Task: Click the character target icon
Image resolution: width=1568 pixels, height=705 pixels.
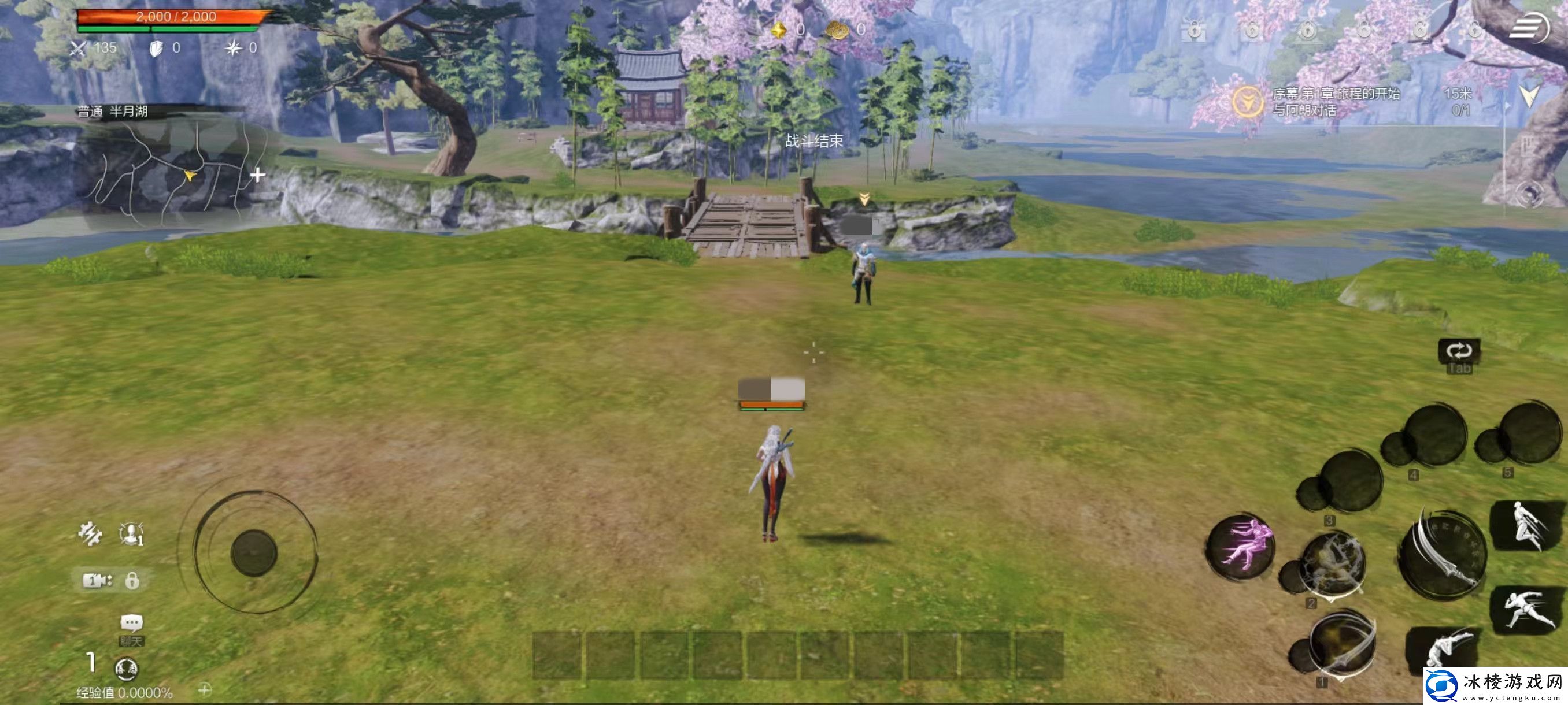Action: tap(131, 533)
